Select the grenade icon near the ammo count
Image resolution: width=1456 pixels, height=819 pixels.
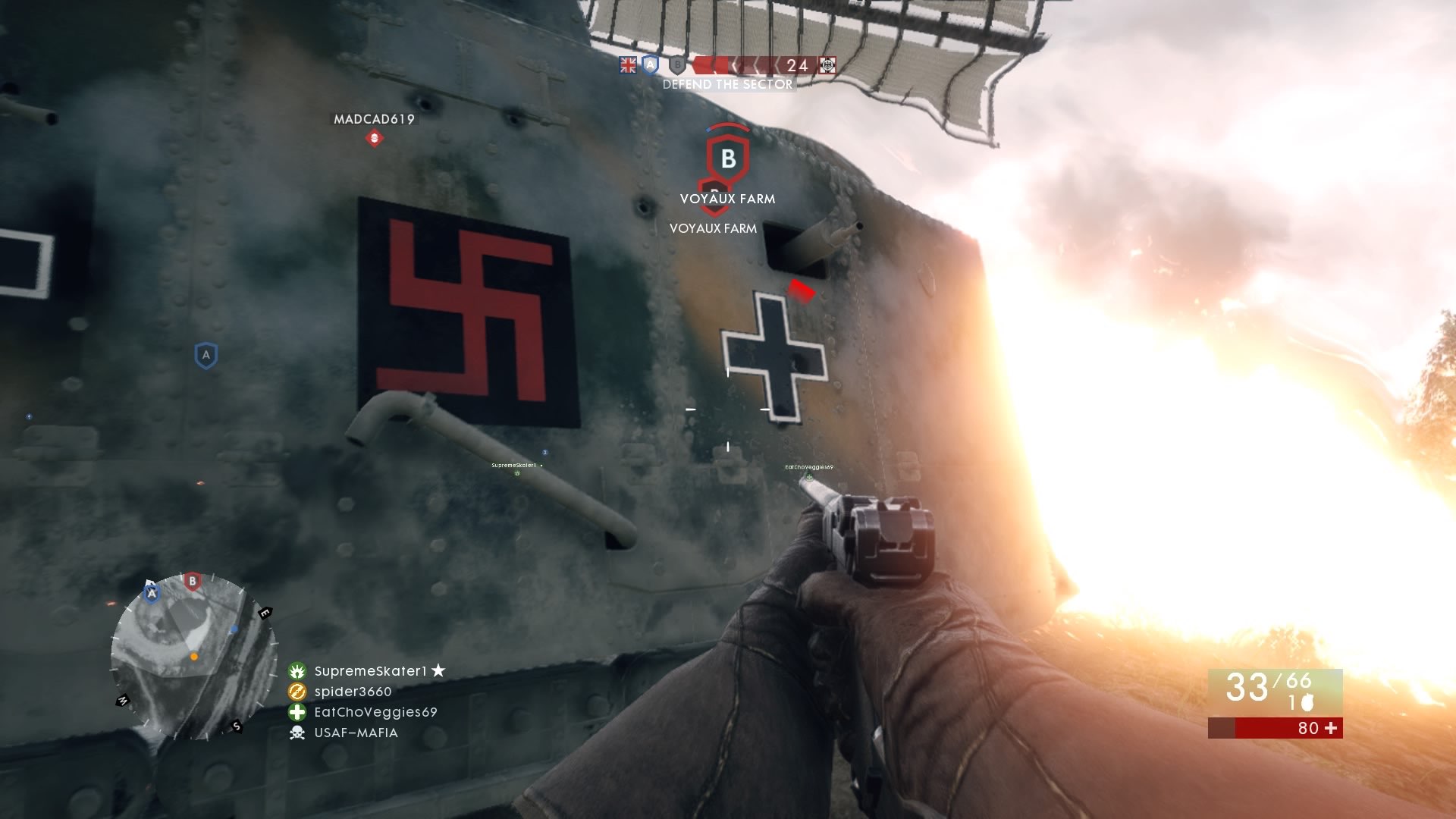[1307, 703]
